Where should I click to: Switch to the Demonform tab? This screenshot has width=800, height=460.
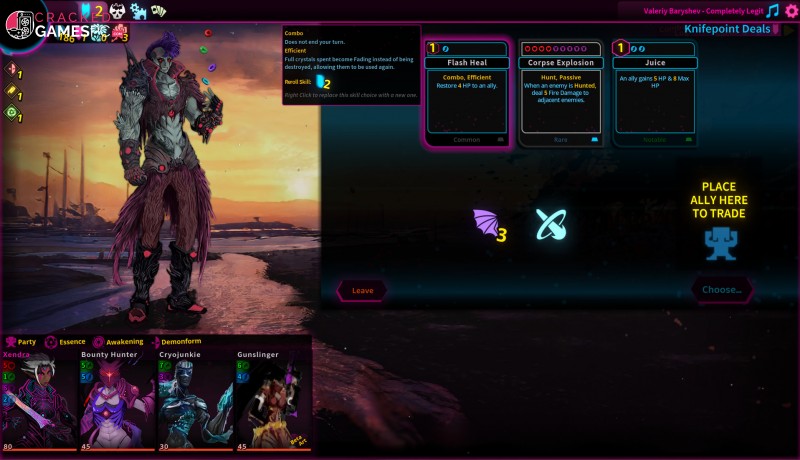175,341
